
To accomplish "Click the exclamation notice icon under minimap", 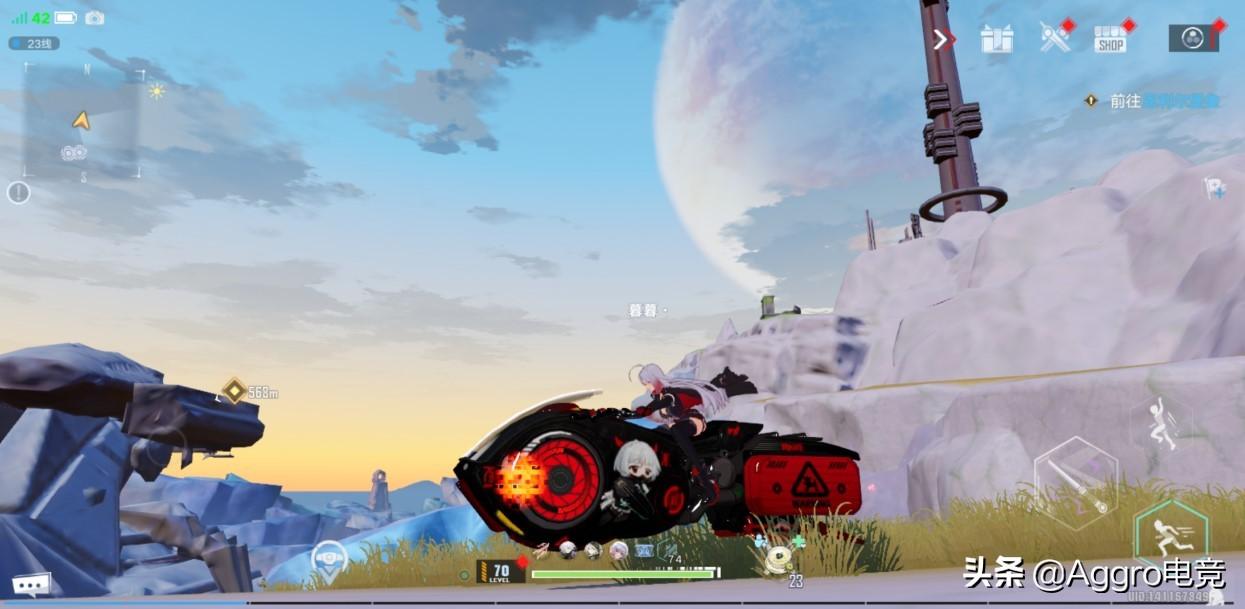I will pyautogui.click(x=18, y=193).
